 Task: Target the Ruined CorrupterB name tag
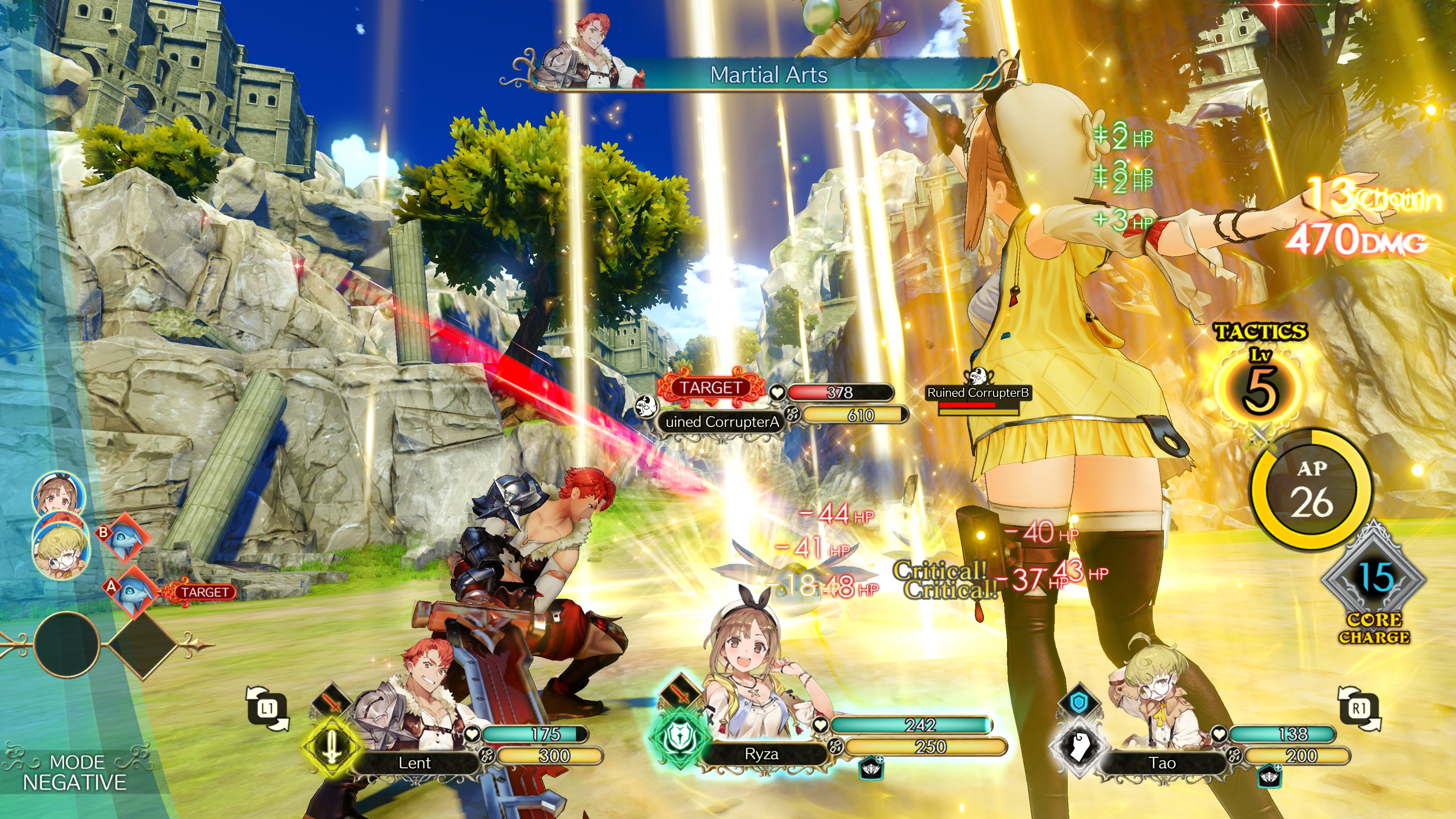(x=978, y=392)
